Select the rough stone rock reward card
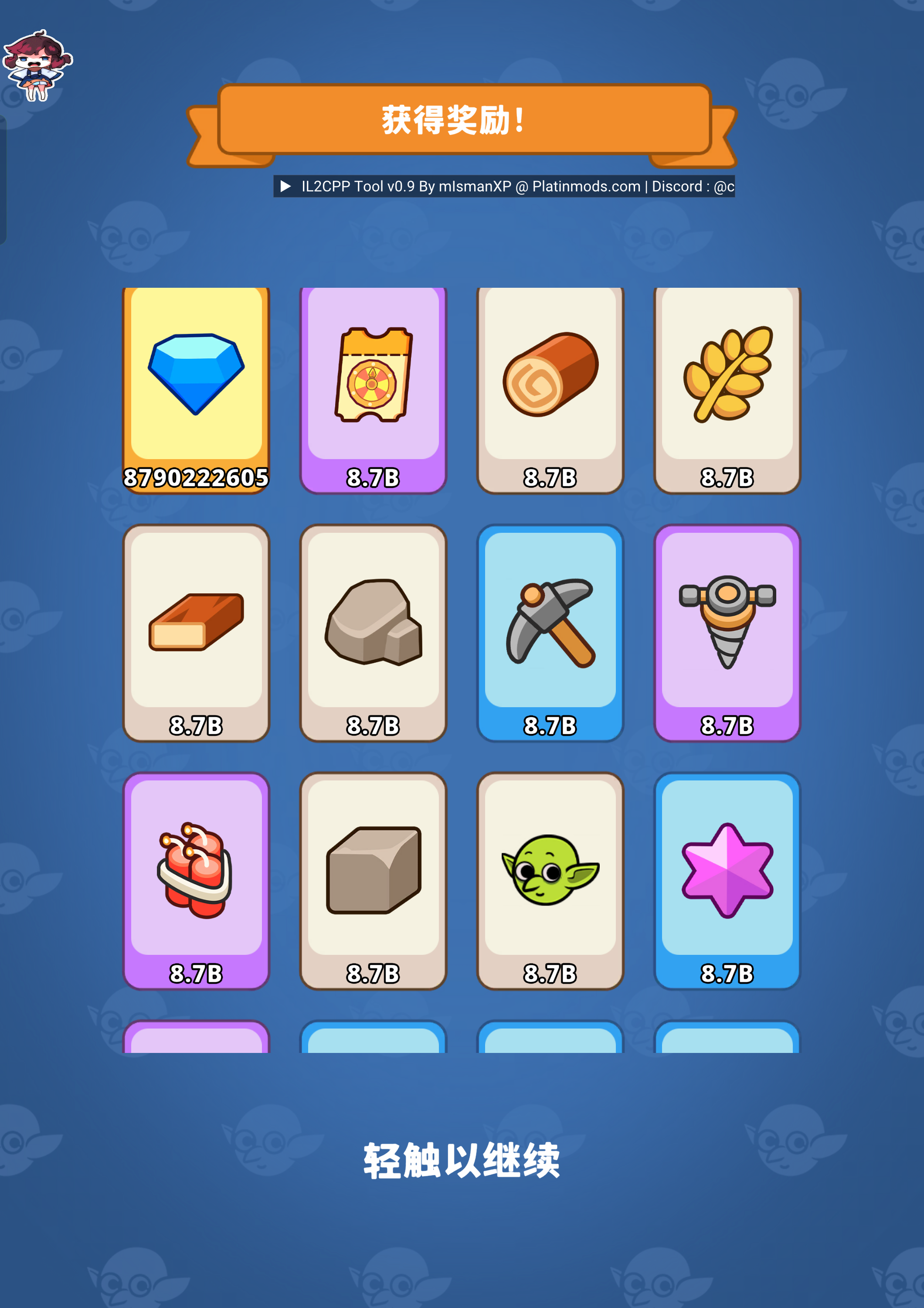Image resolution: width=924 pixels, height=1308 pixels. (x=373, y=632)
